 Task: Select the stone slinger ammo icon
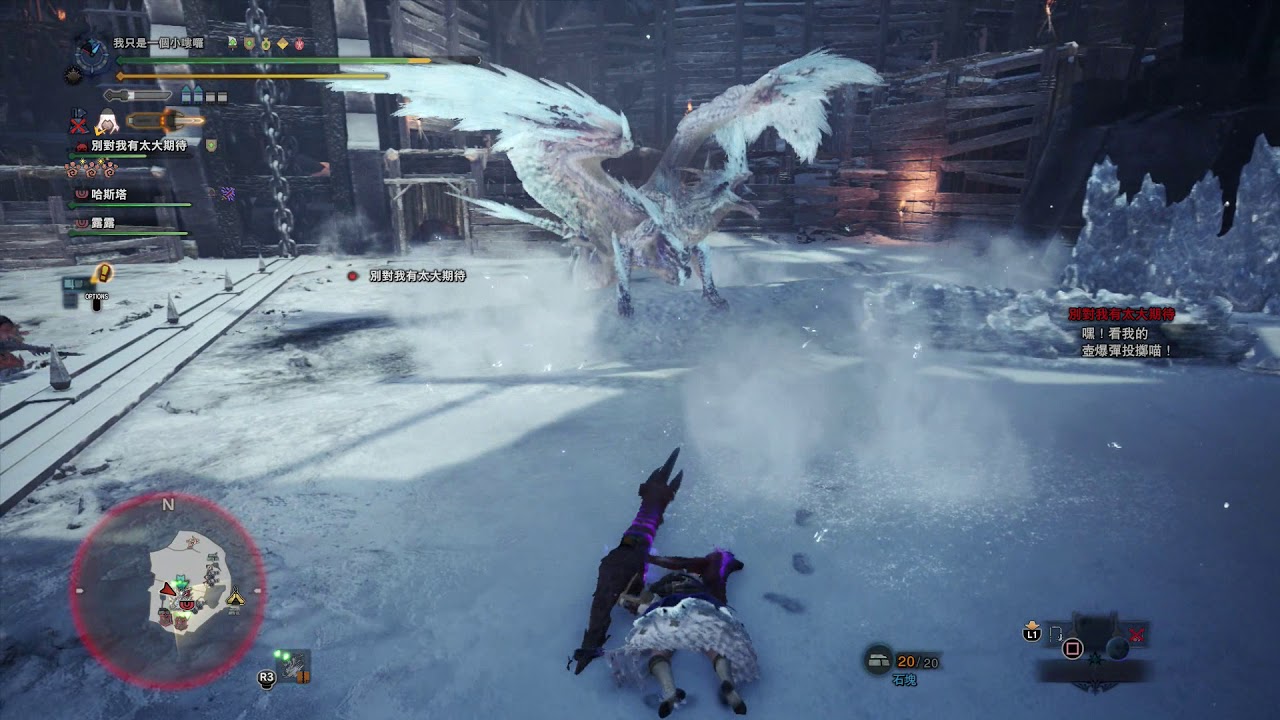879,661
